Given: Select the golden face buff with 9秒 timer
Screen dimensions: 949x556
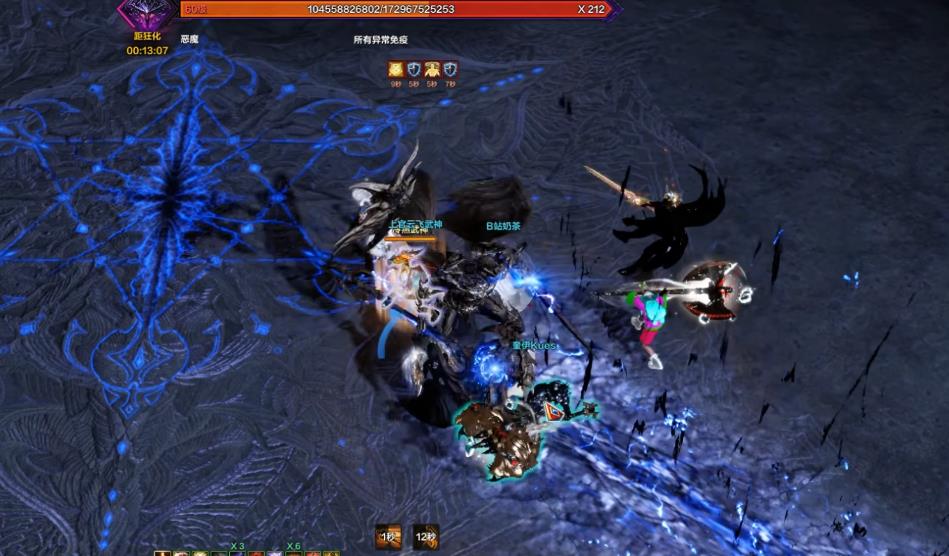Looking at the screenshot, I should coord(396,69).
